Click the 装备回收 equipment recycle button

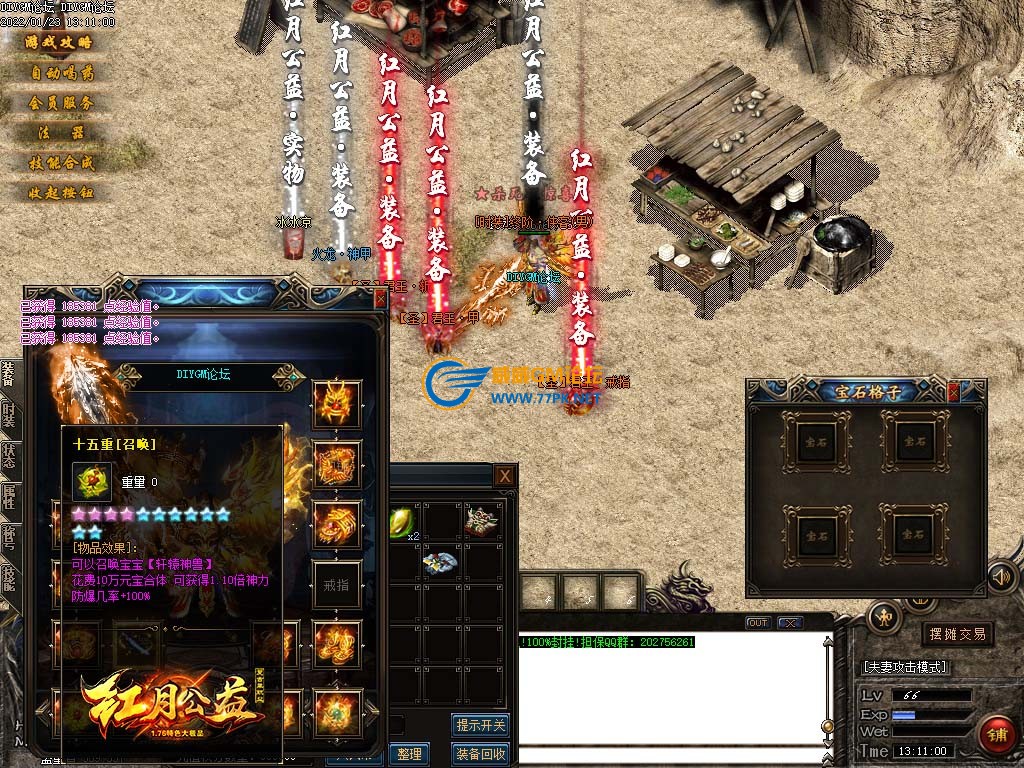tap(481, 754)
